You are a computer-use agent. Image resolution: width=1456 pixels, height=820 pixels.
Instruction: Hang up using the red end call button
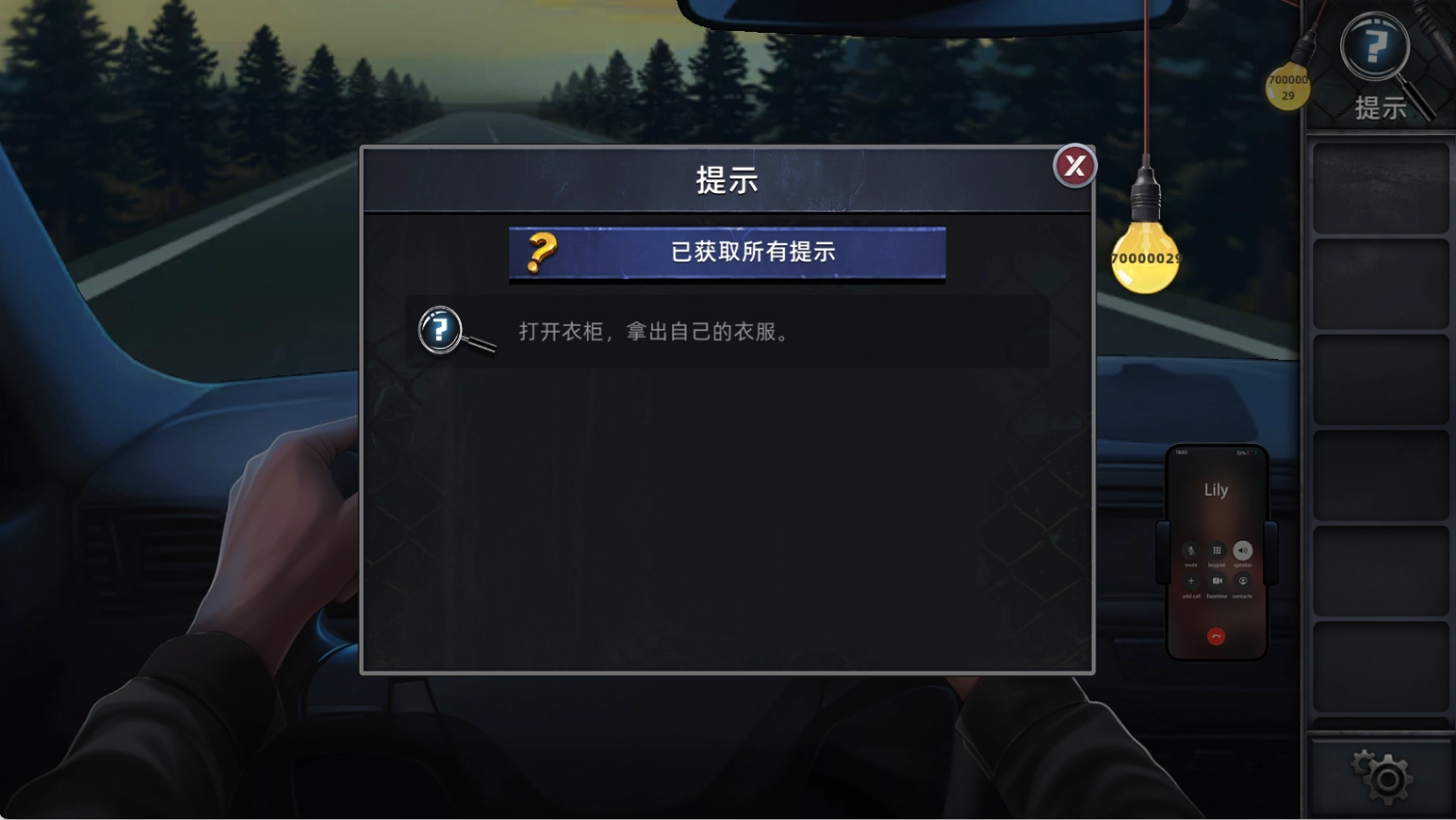point(1216,635)
